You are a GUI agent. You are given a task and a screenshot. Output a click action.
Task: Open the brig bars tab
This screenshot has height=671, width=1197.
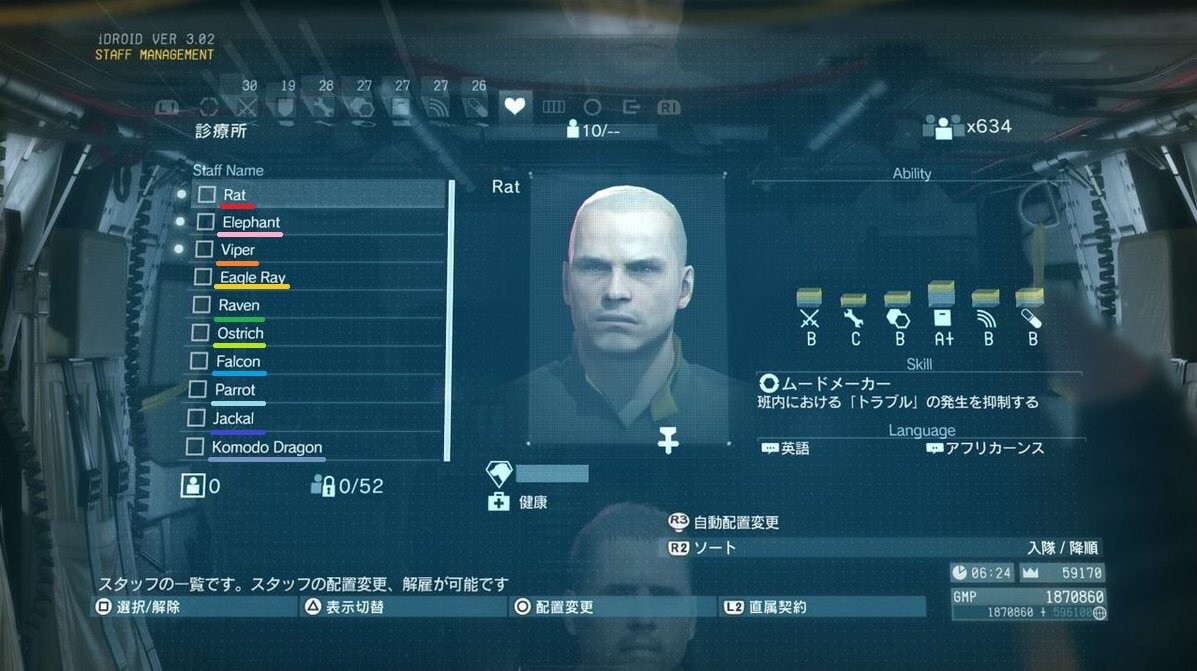coord(553,106)
